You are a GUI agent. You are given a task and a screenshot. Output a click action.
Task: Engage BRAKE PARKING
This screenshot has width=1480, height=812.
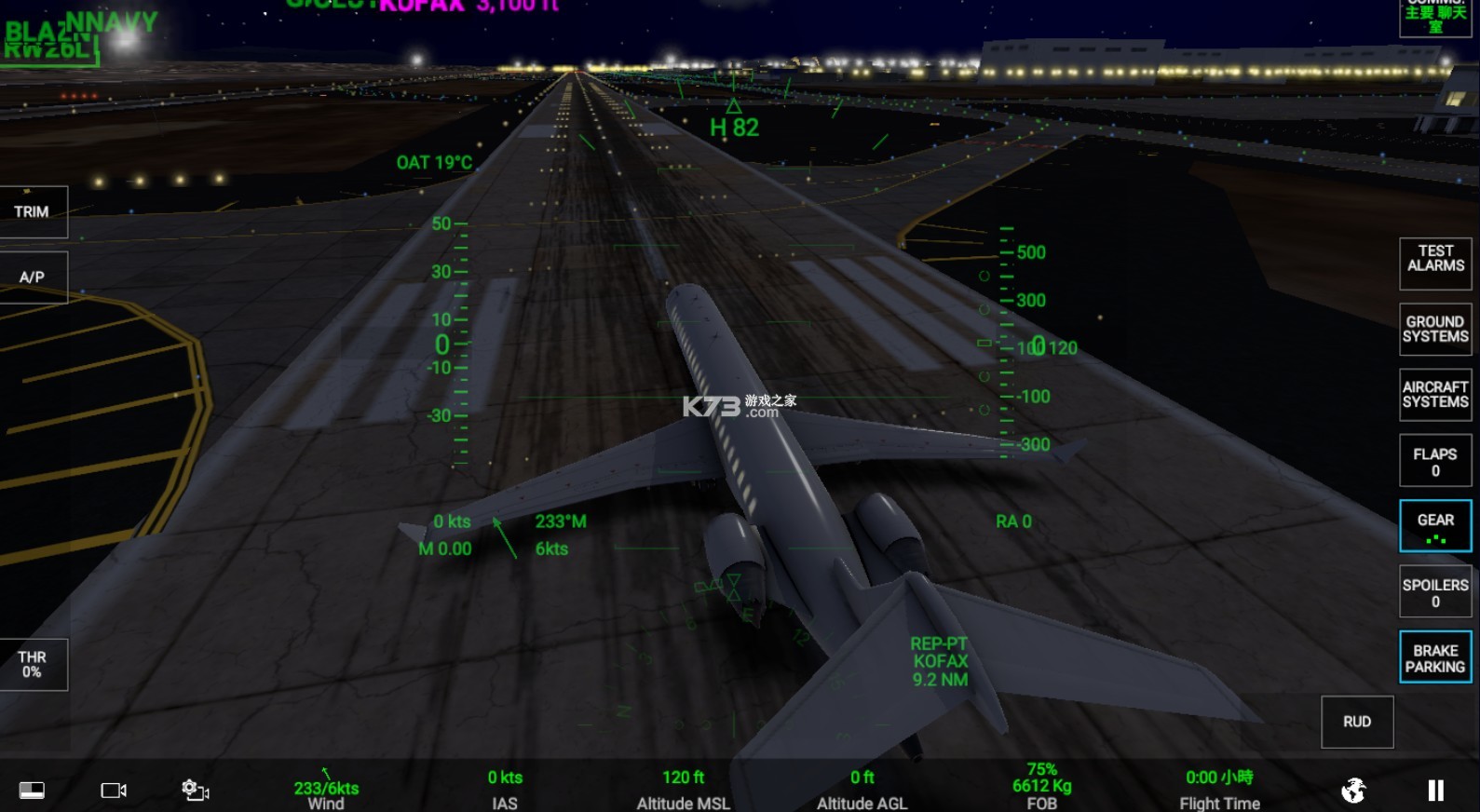[1434, 656]
